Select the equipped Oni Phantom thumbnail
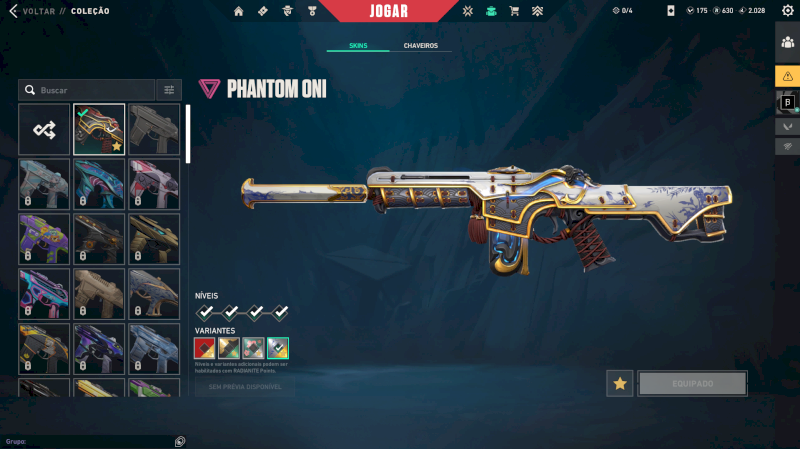 (x=99, y=129)
